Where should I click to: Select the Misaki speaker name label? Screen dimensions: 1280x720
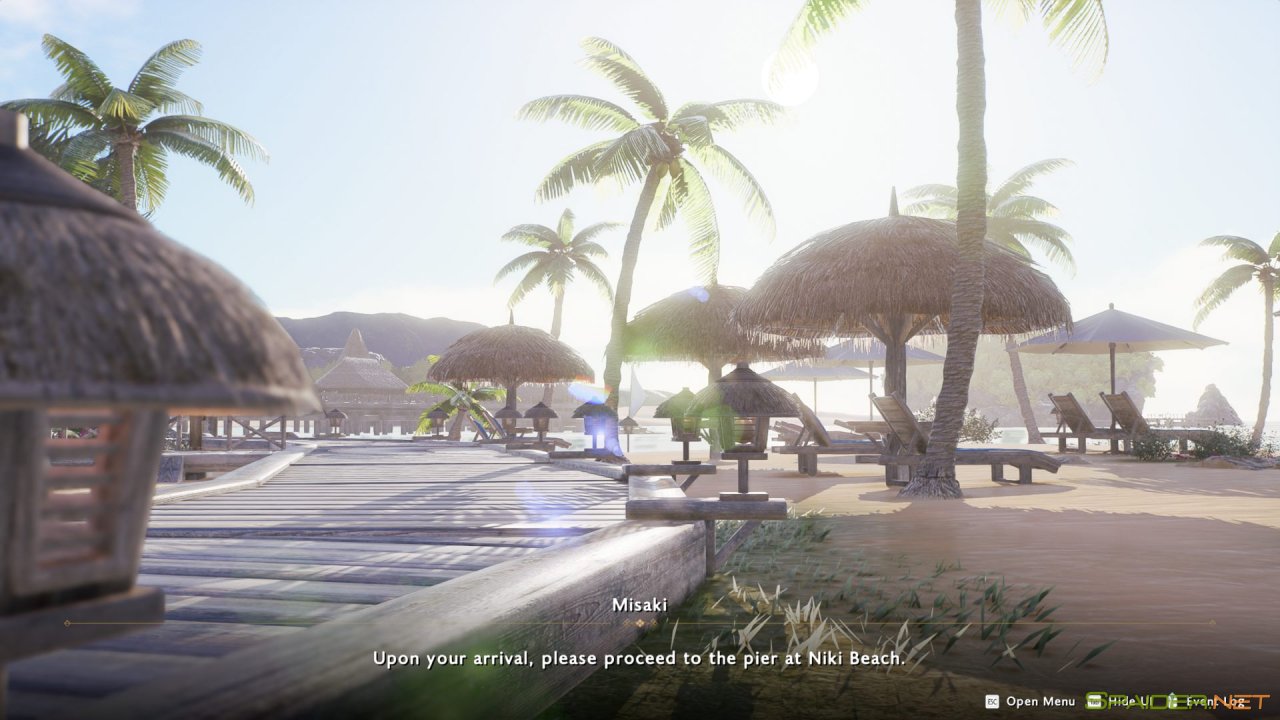click(640, 604)
